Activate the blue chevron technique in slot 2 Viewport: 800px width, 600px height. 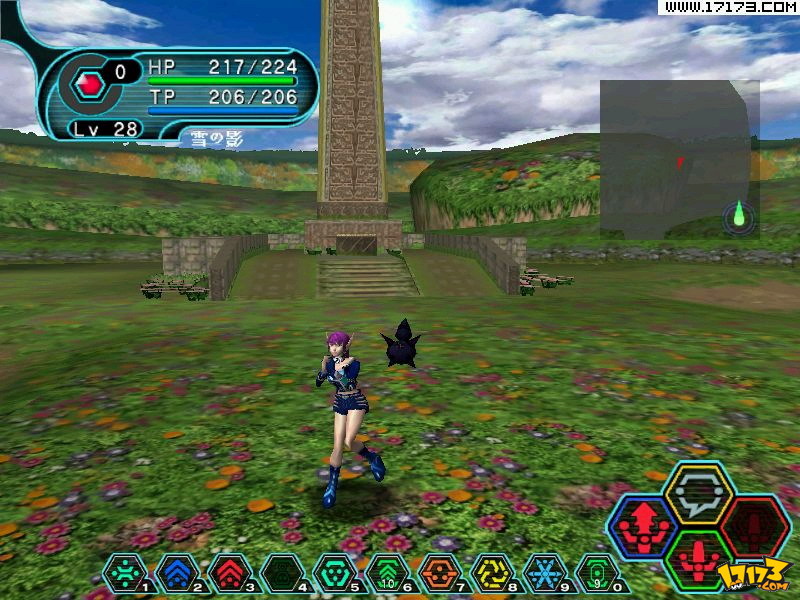point(177,573)
